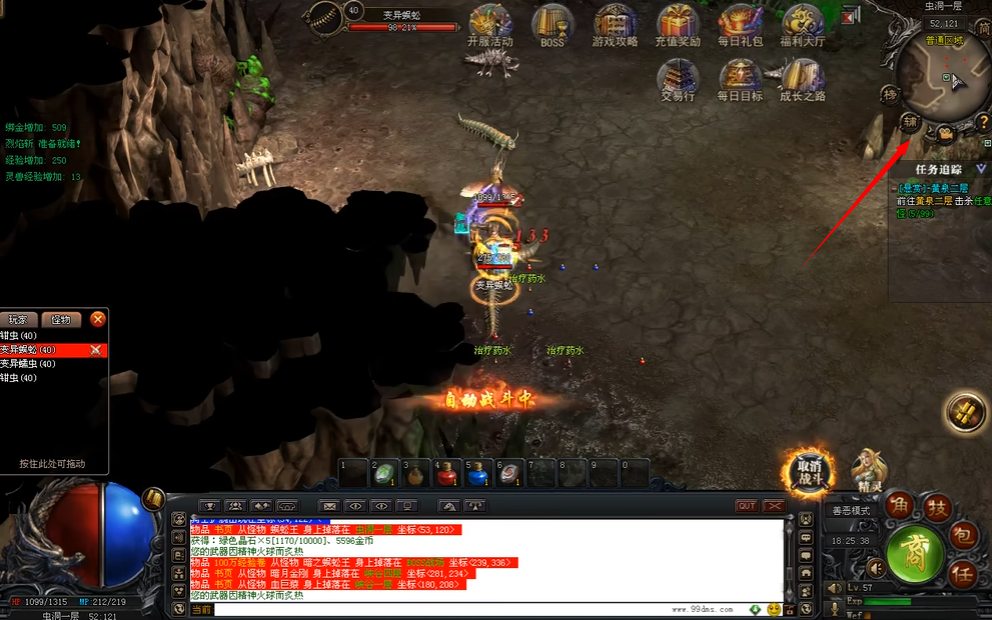
Task: Click the 辅 assist button by minimap
Action: coord(910,123)
